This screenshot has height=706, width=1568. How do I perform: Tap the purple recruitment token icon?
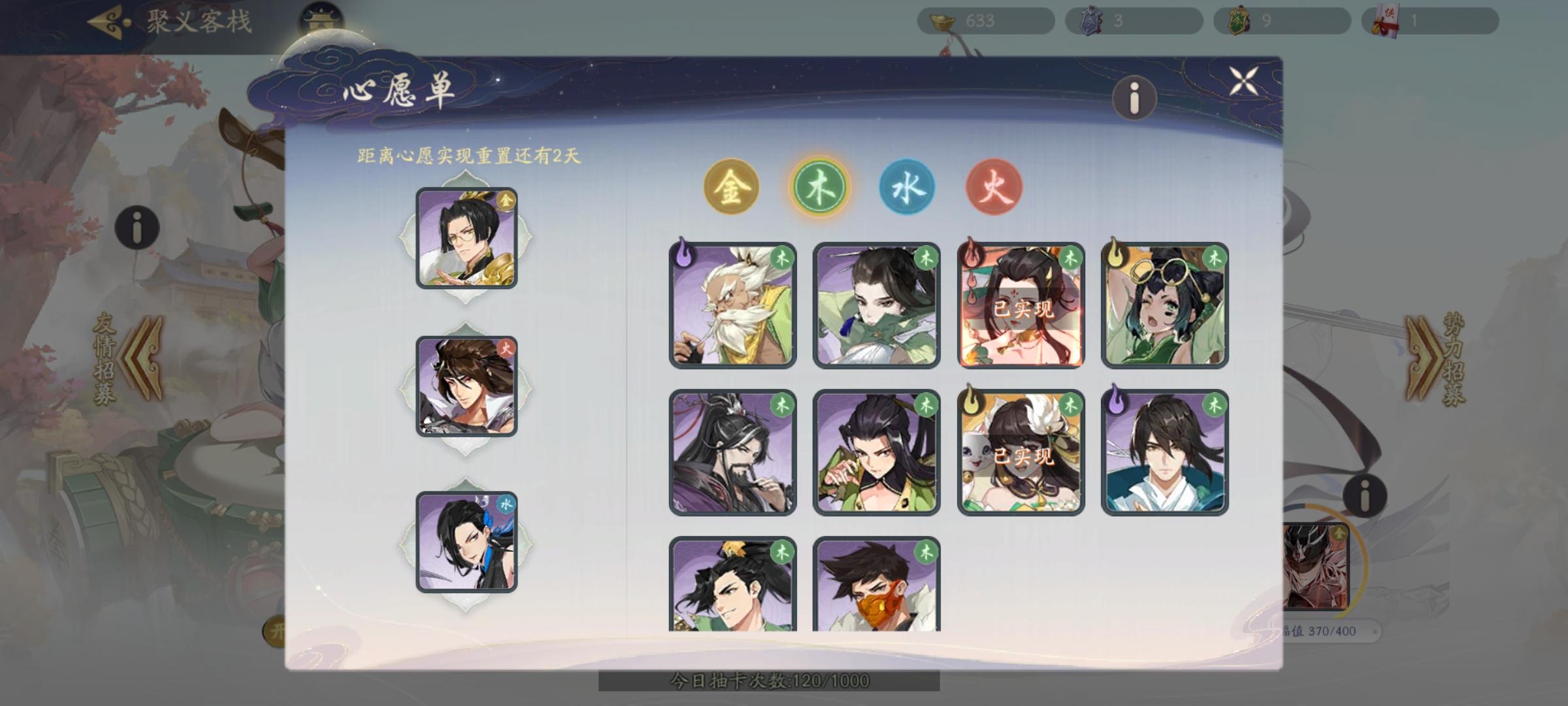point(1095,20)
